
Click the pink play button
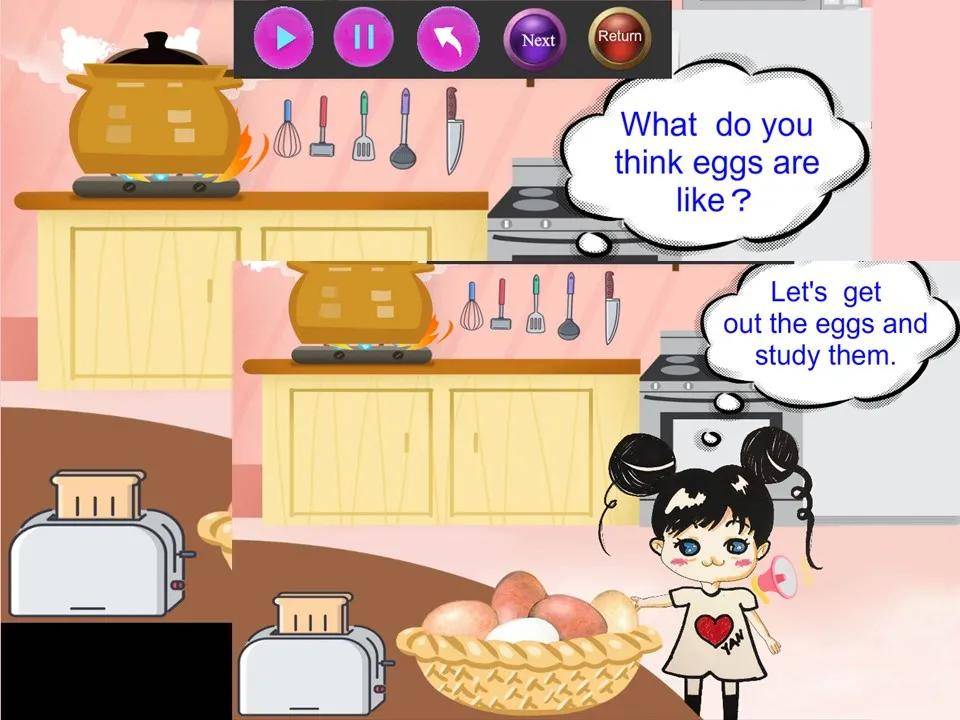click(x=284, y=39)
